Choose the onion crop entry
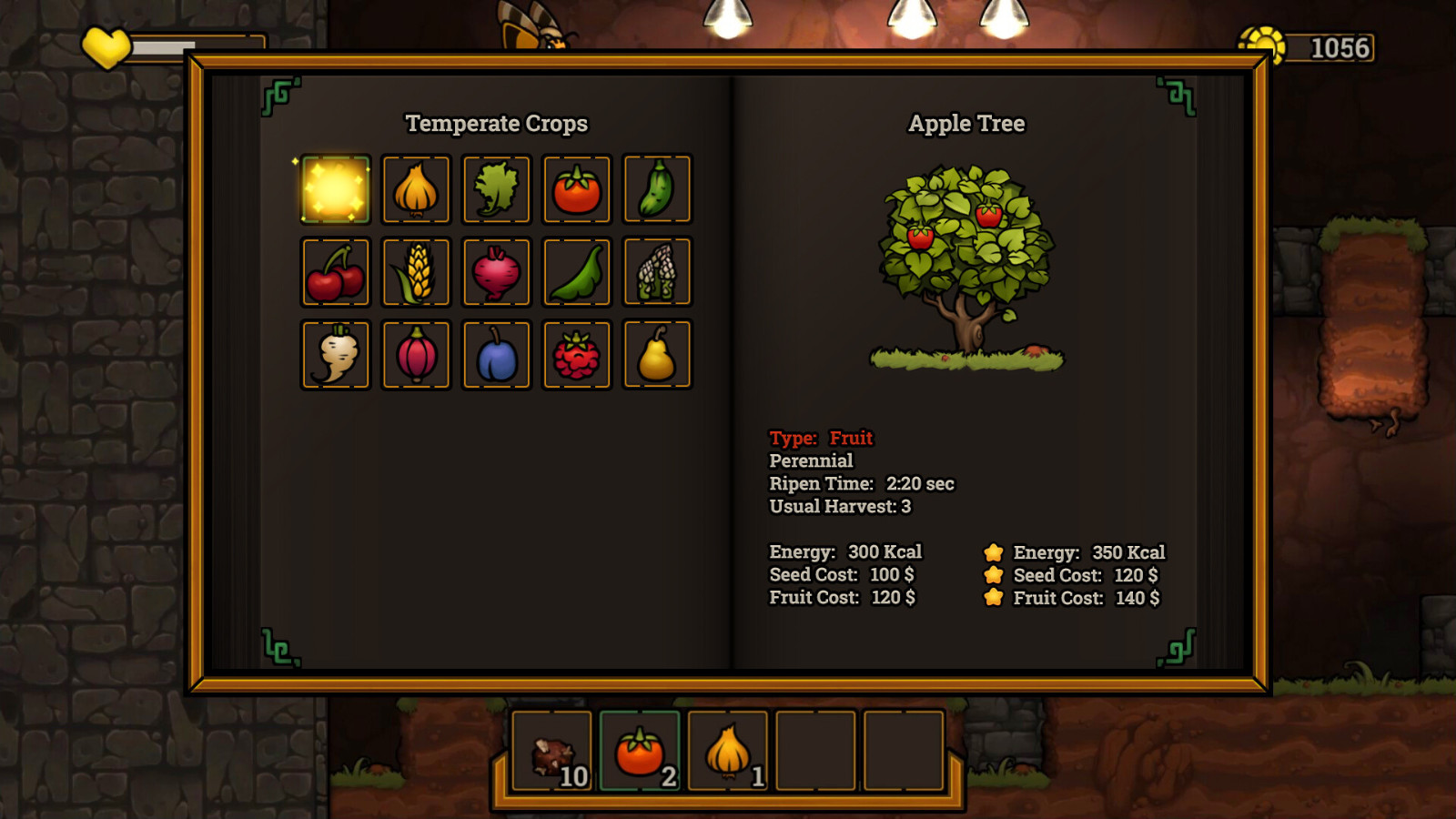 (416, 189)
